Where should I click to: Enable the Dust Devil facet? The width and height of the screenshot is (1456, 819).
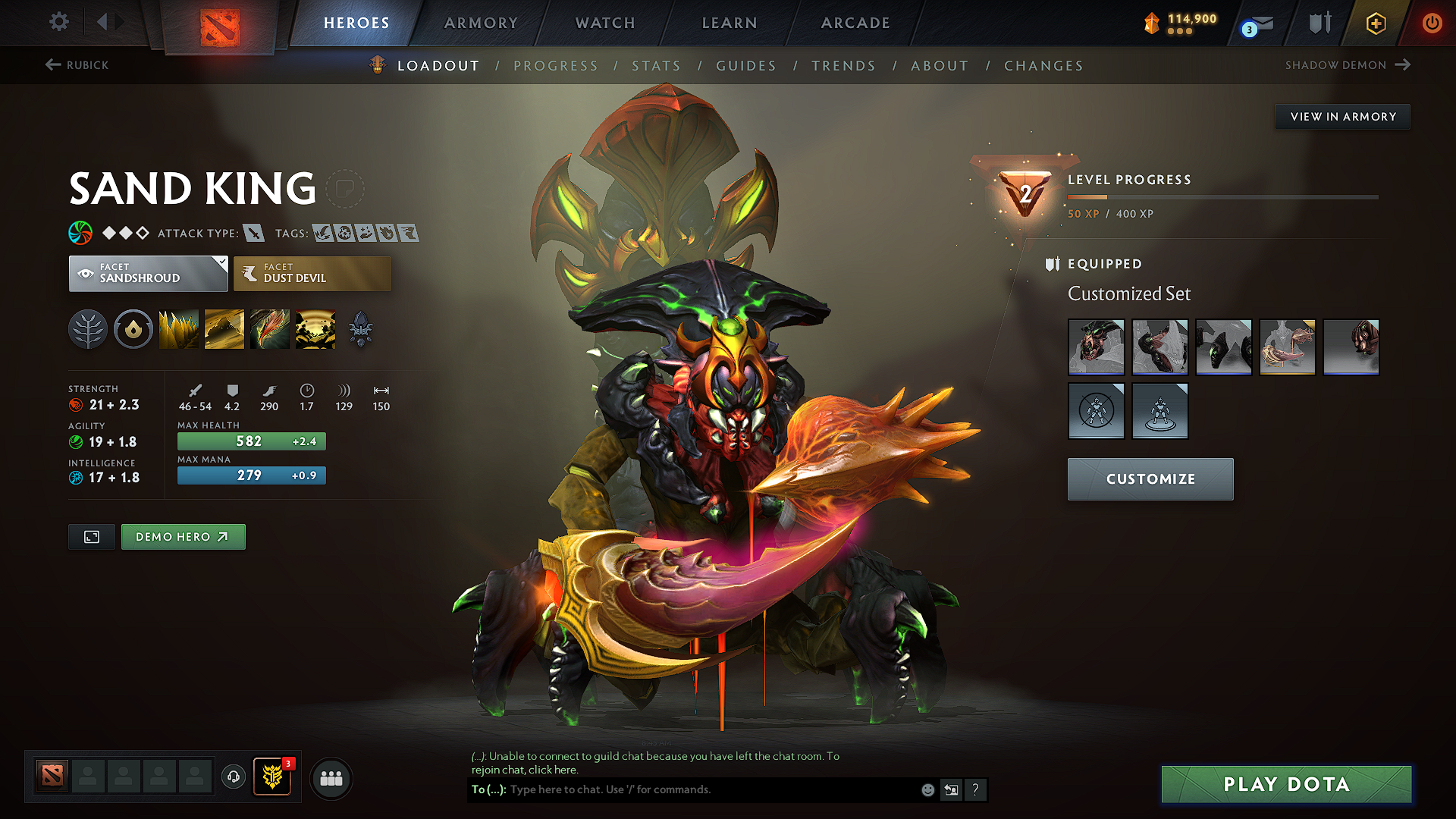tap(311, 273)
